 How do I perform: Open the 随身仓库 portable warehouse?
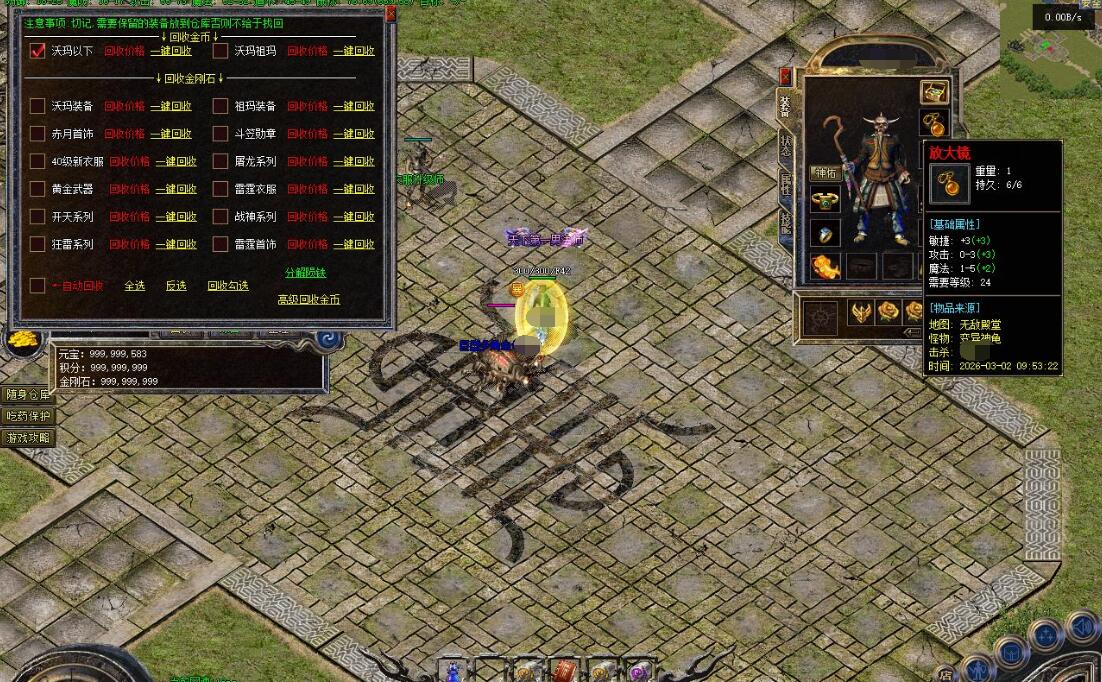[x=26, y=394]
